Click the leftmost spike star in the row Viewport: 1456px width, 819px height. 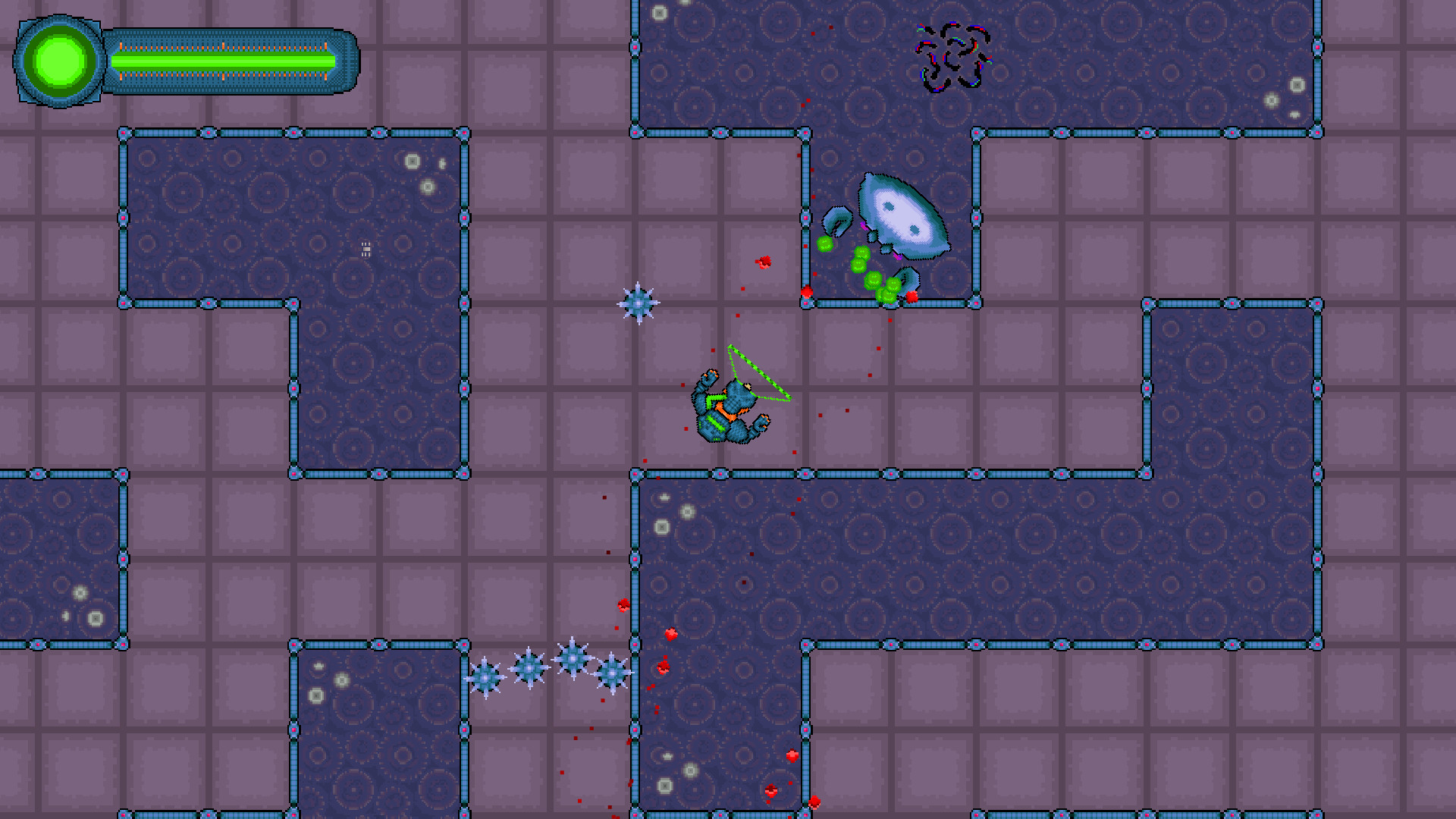tap(485, 679)
